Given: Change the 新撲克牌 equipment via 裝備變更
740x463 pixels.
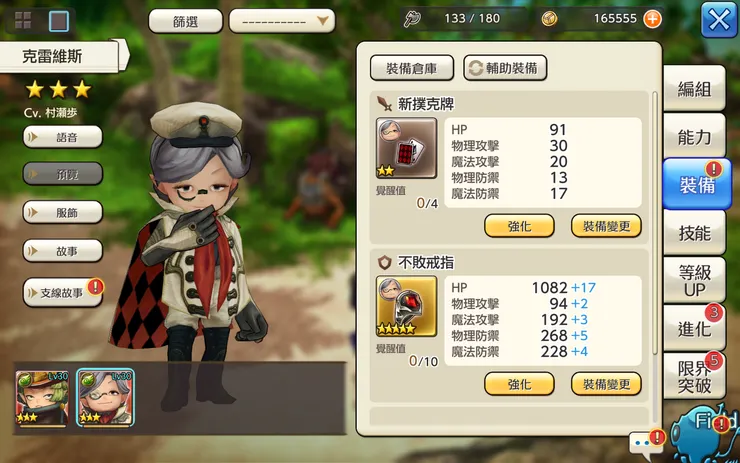Looking at the screenshot, I should [x=606, y=226].
